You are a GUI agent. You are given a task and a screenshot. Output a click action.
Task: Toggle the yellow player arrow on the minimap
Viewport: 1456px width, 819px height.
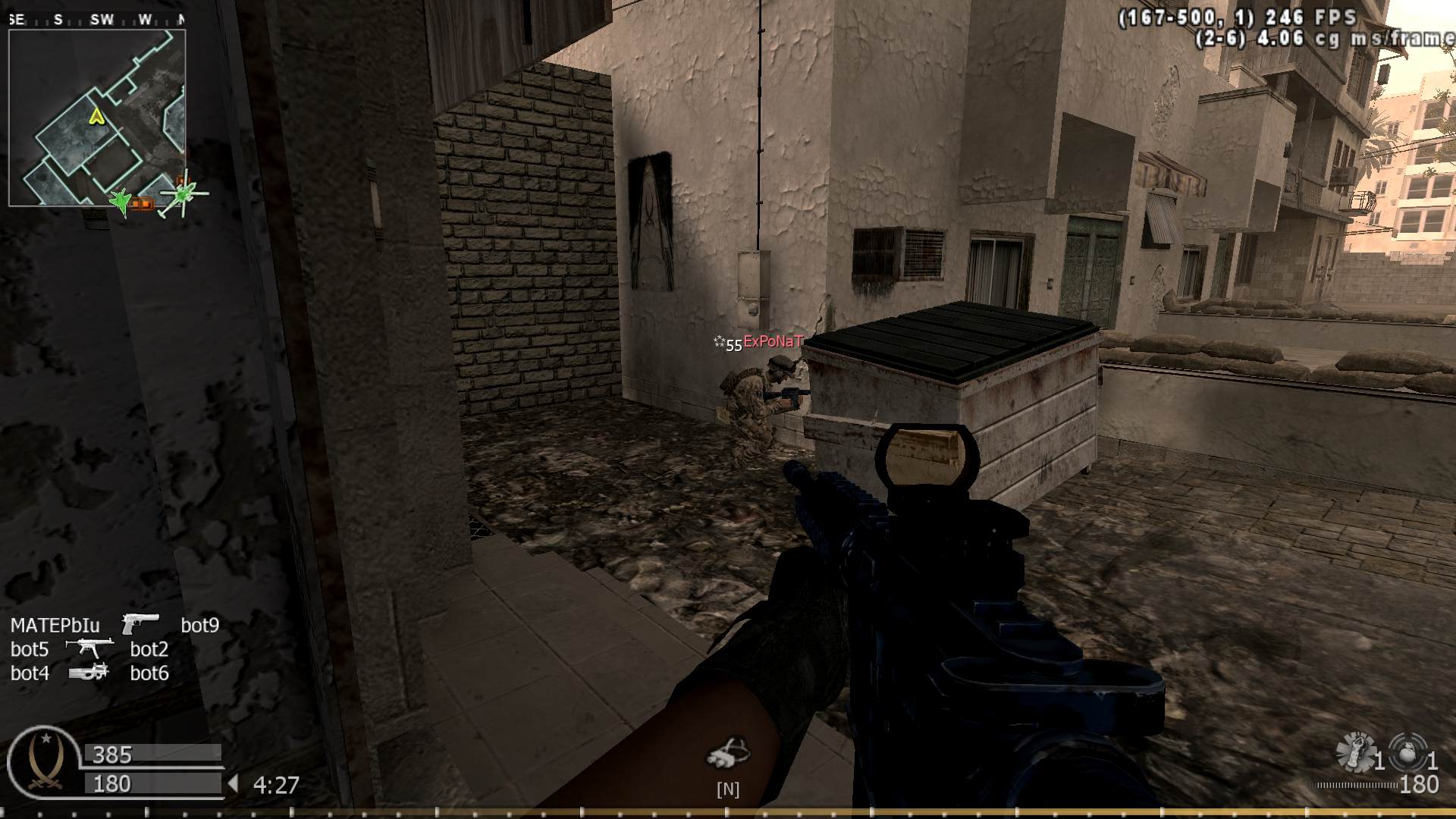click(x=96, y=118)
